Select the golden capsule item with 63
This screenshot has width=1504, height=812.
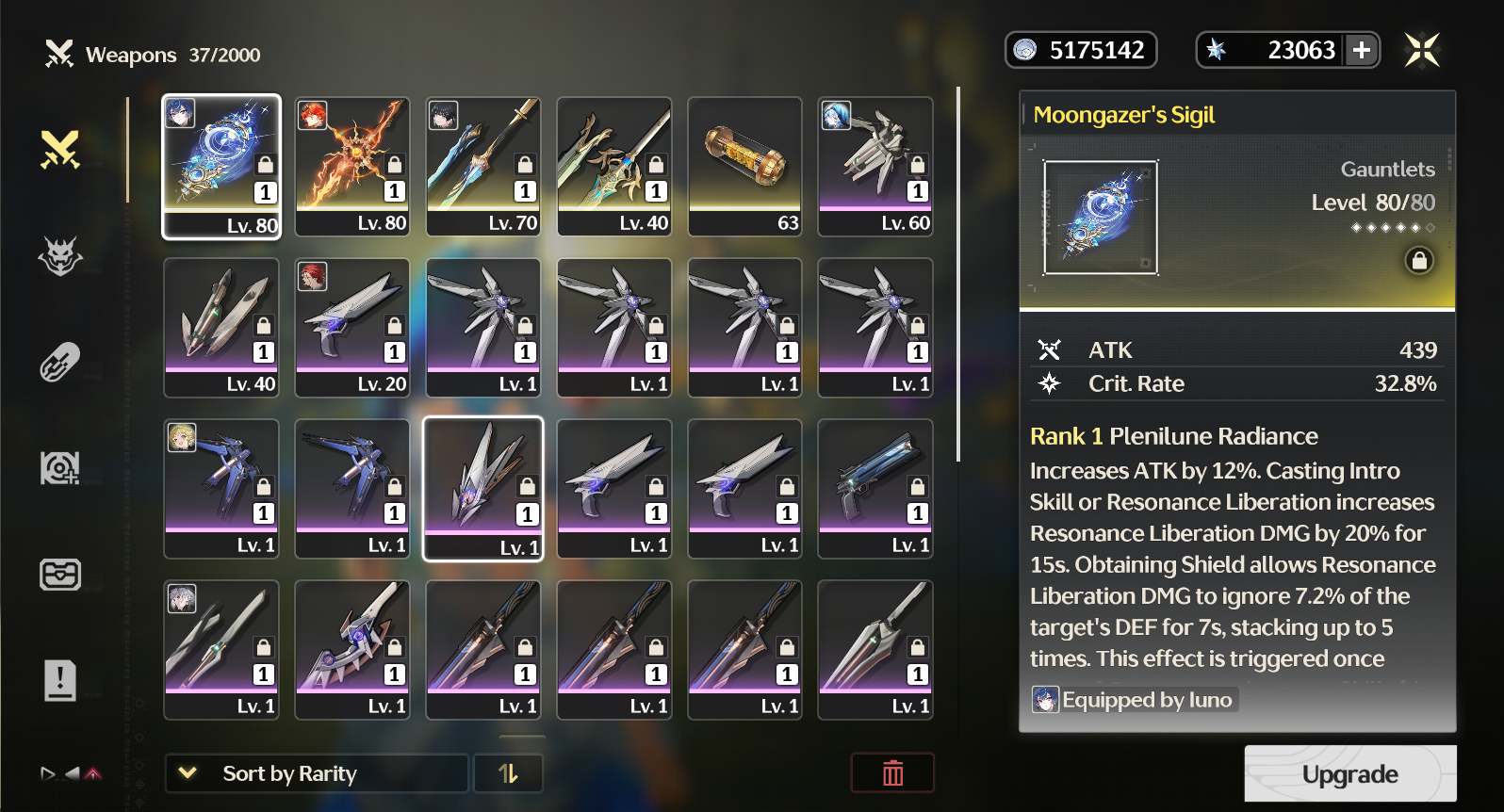coord(745,167)
